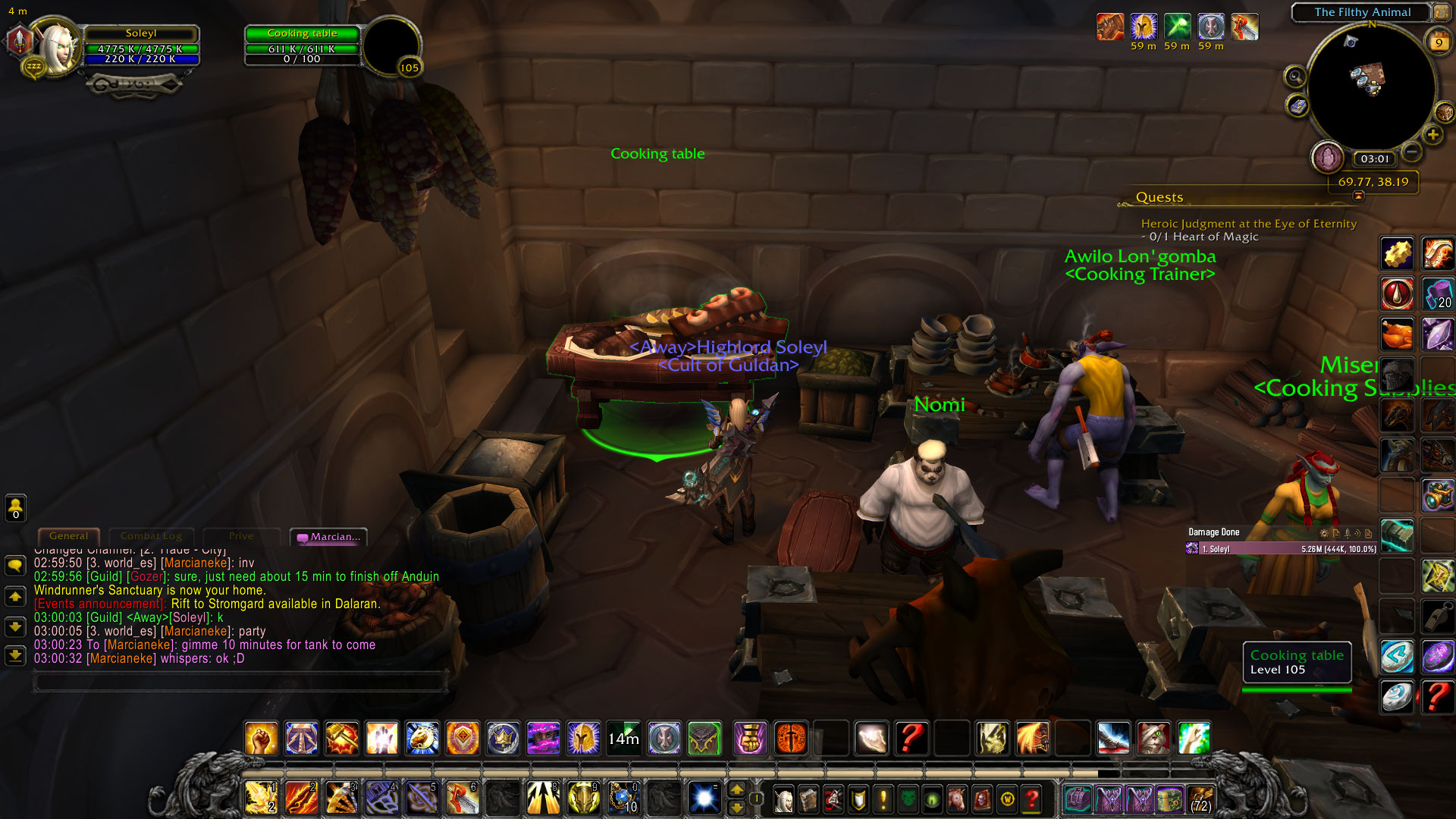
Task: Zoom out the minimap with minus button
Action: 1411,152
